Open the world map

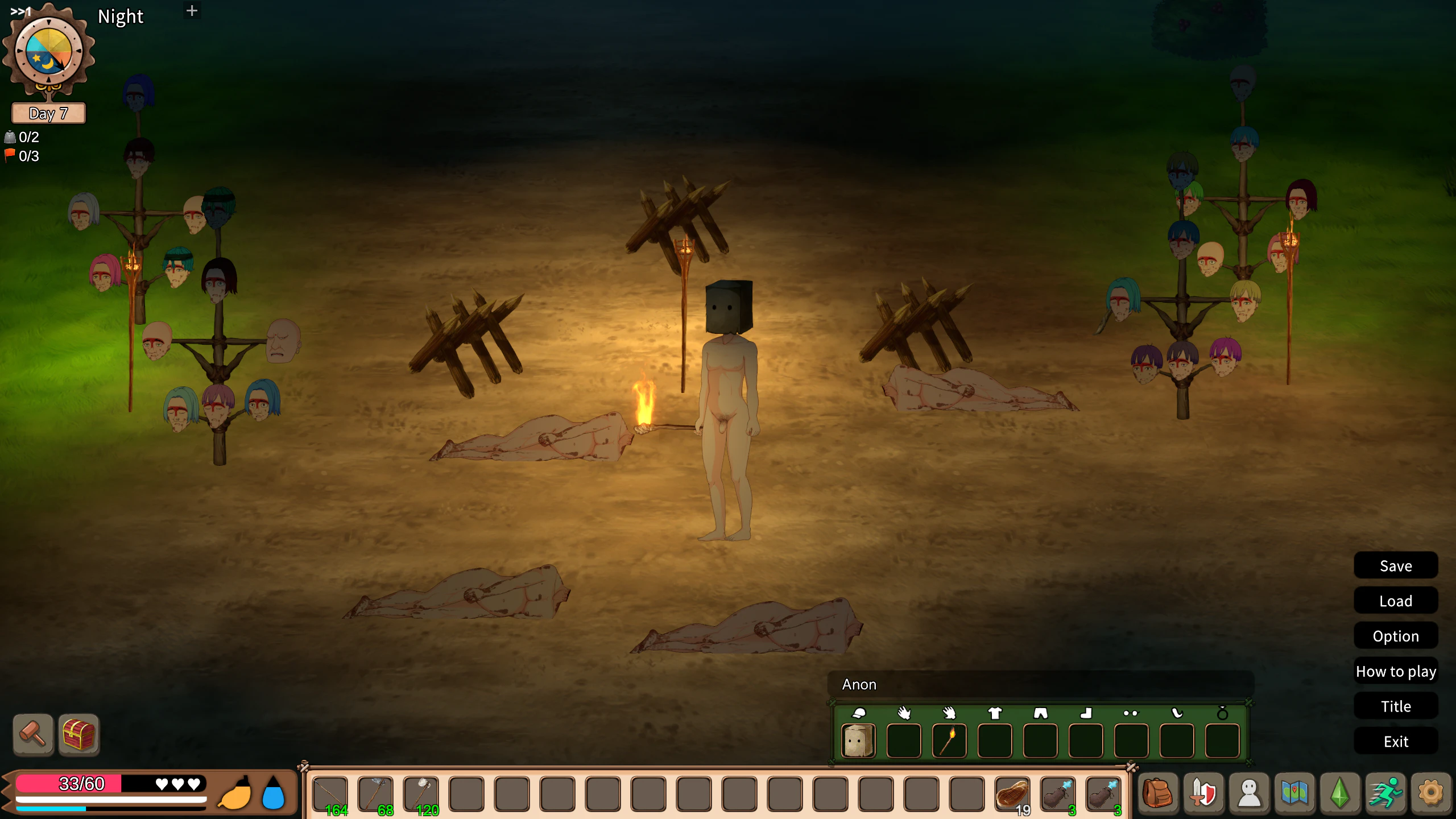[x=1294, y=792]
